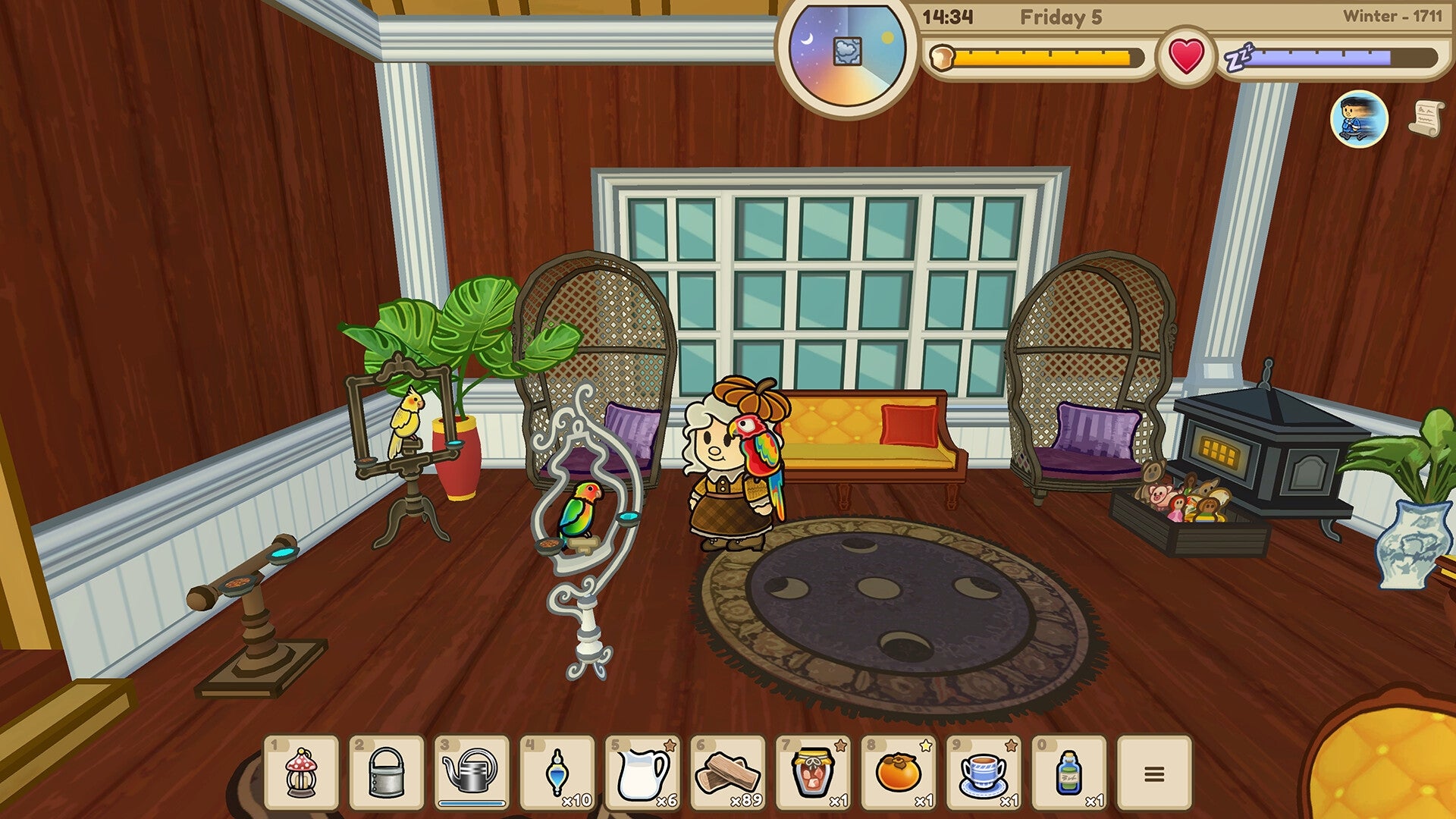The width and height of the screenshot is (1456, 819).
Task: Open the hamburger menu beside the hotbar
Action: tap(1154, 770)
